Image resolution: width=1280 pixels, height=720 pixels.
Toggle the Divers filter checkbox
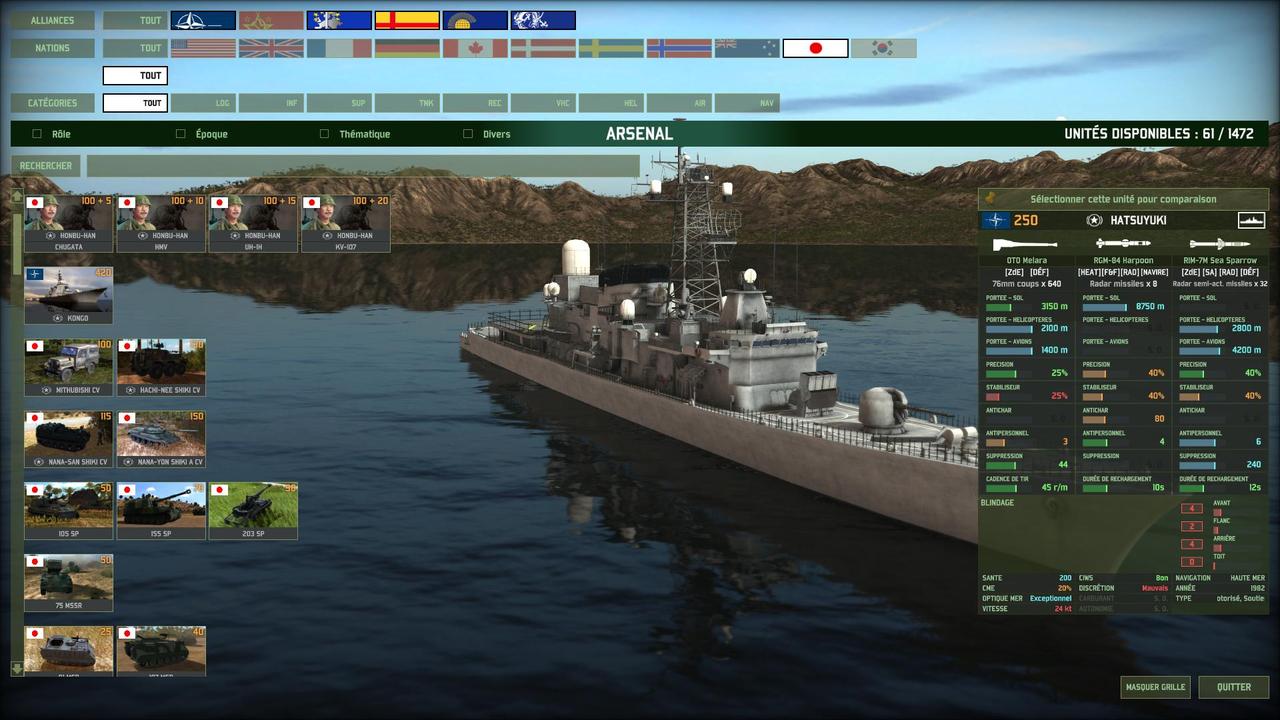tap(468, 134)
